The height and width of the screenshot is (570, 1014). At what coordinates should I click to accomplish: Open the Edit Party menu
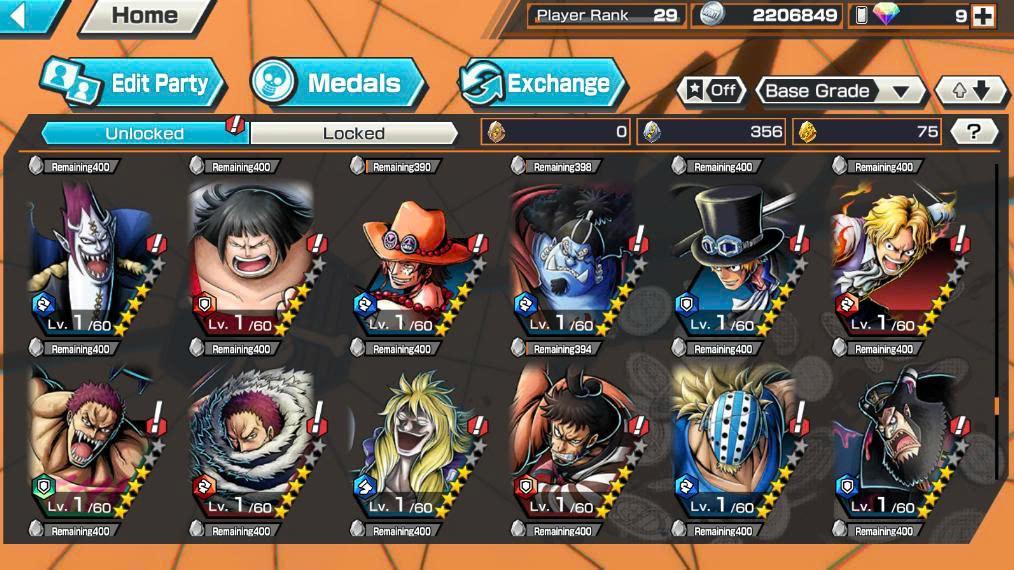131,84
